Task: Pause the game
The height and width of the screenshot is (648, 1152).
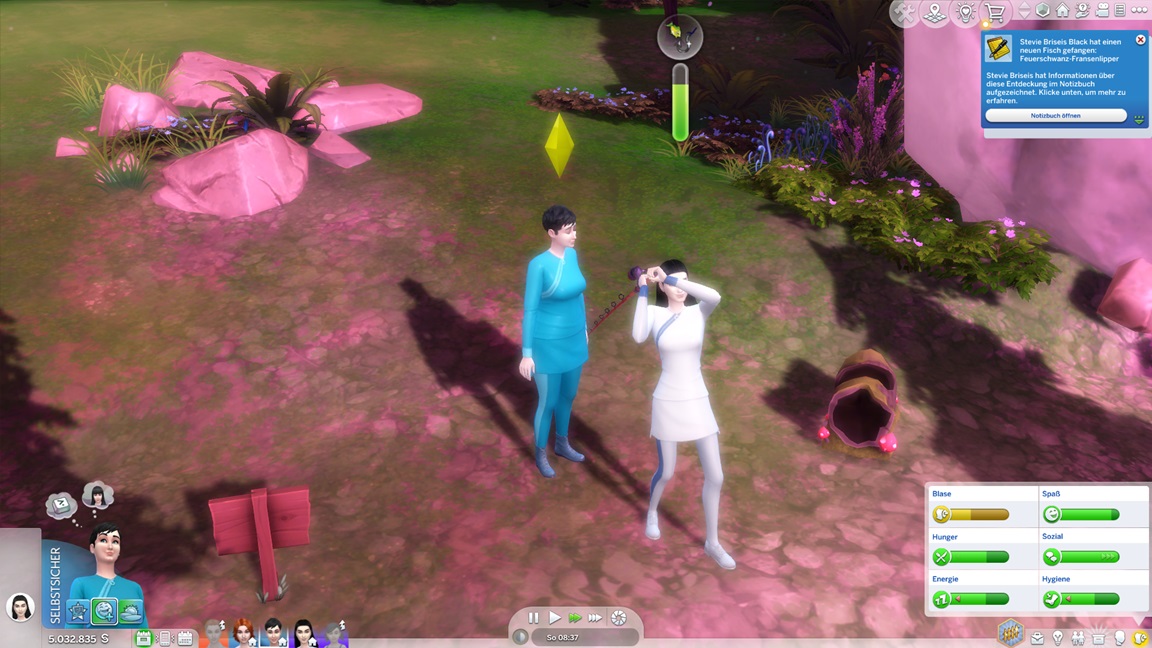Action: 533,618
